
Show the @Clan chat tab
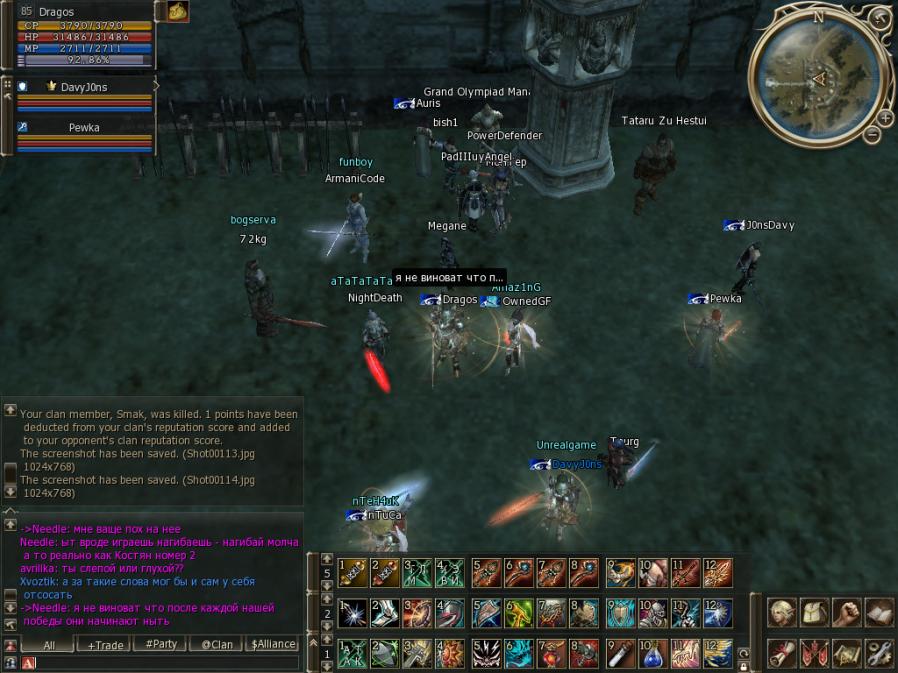[x=217, y=645]
